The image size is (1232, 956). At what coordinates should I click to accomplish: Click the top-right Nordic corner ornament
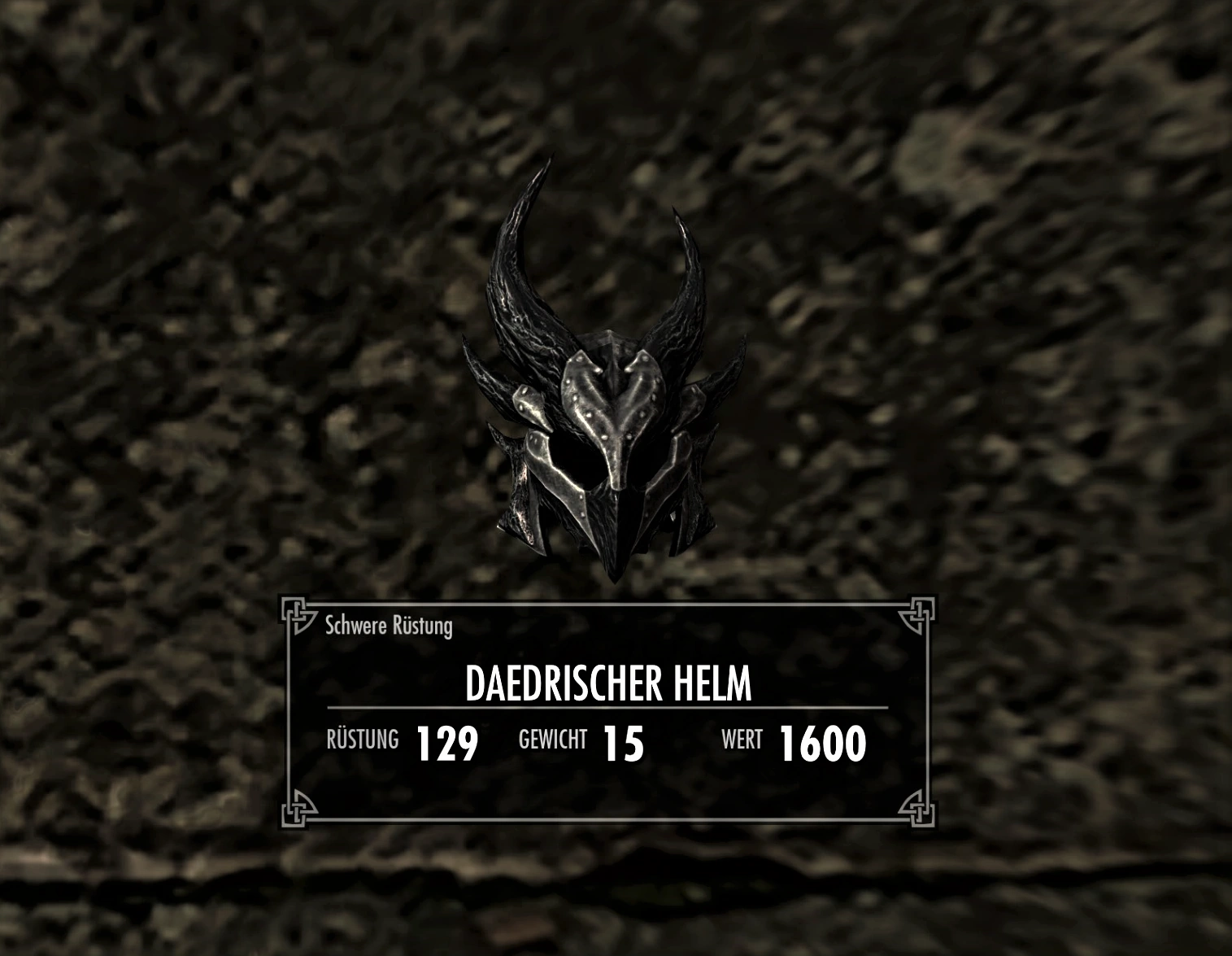tap(919, 613)
